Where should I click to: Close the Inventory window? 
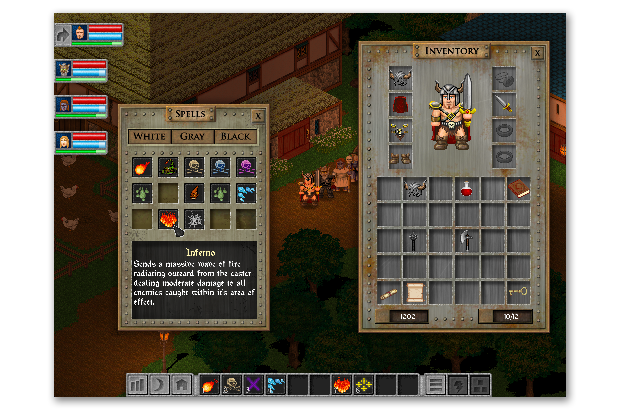pyautogui.click(x=537, y=52)
